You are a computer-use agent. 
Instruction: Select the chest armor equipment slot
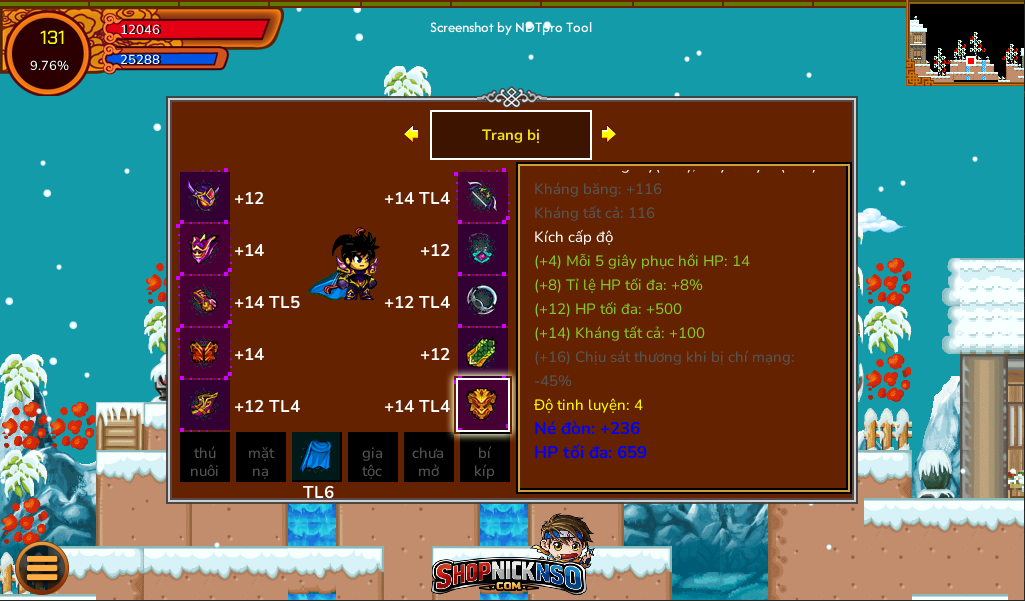pyautogui.click(x=205, y=249)
